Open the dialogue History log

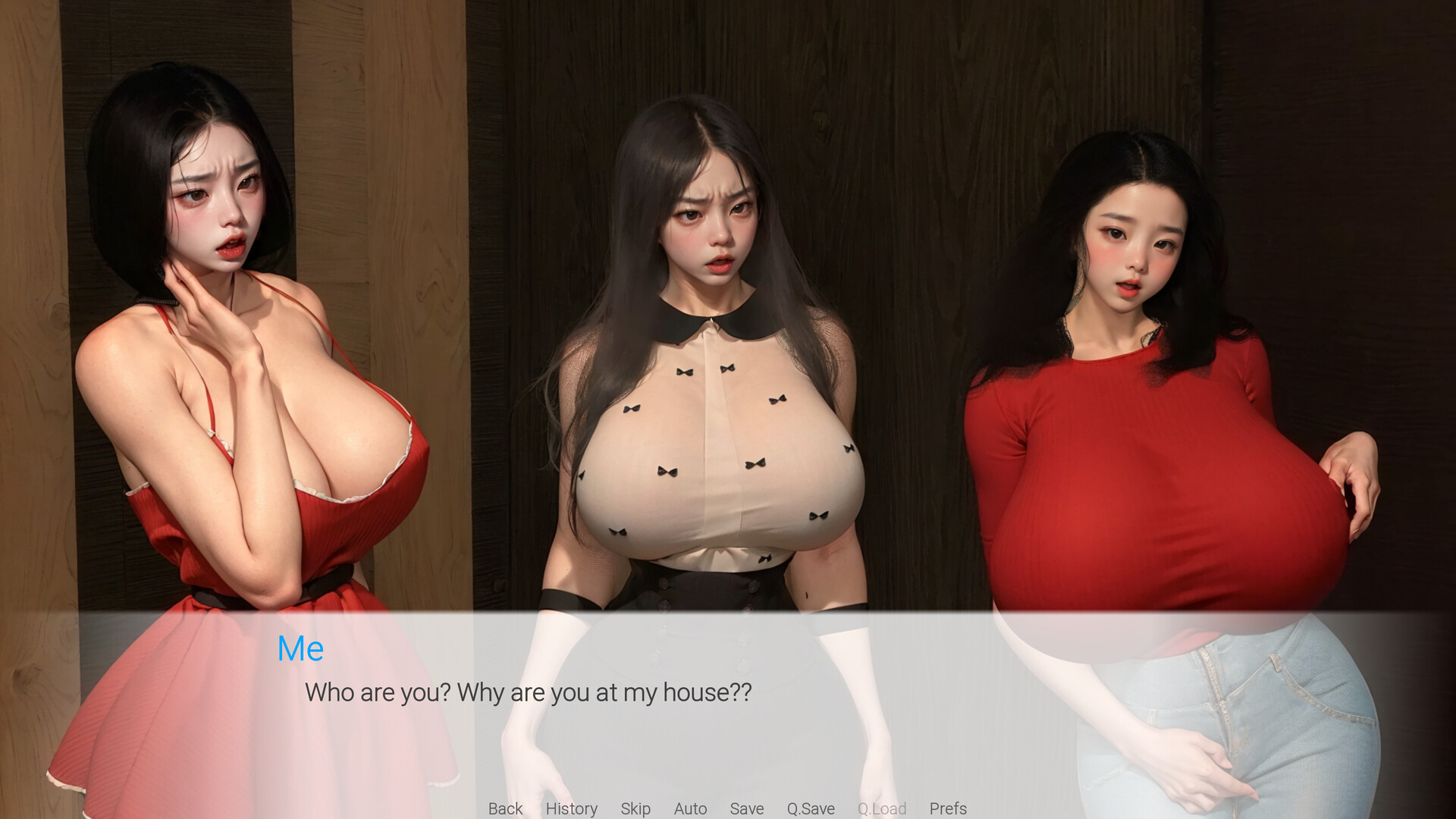click(x=571, y=808)
